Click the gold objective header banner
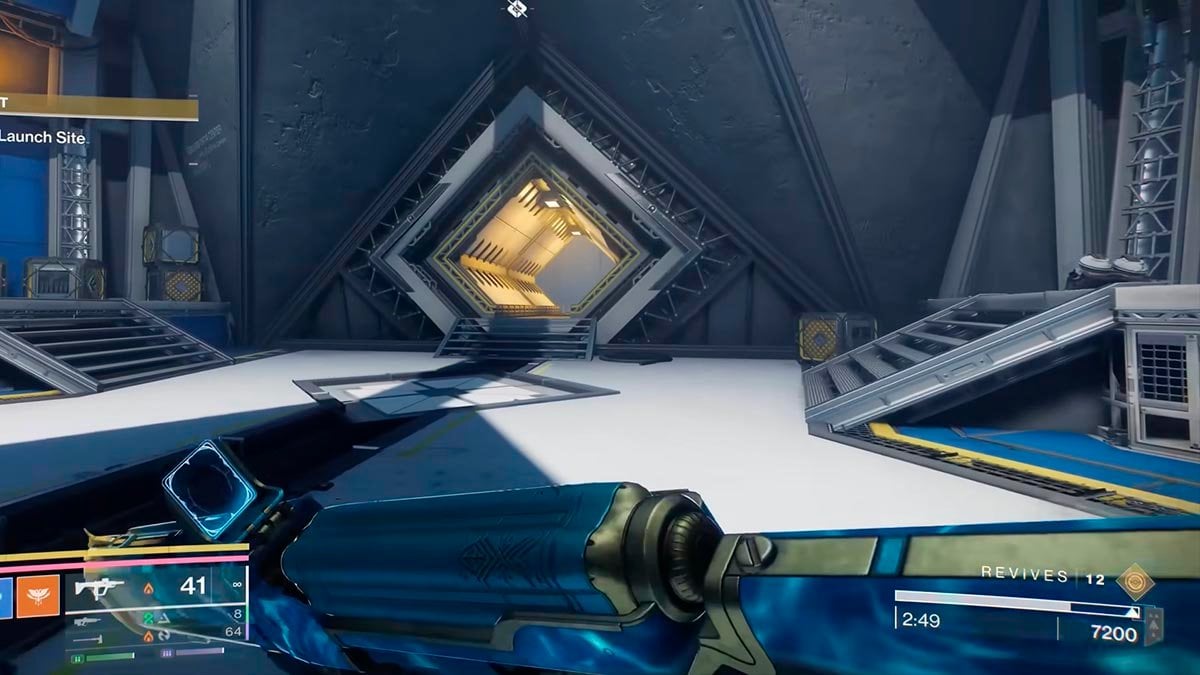The image size is (1200, 675). pyautogui.click(x=98, y=108)
